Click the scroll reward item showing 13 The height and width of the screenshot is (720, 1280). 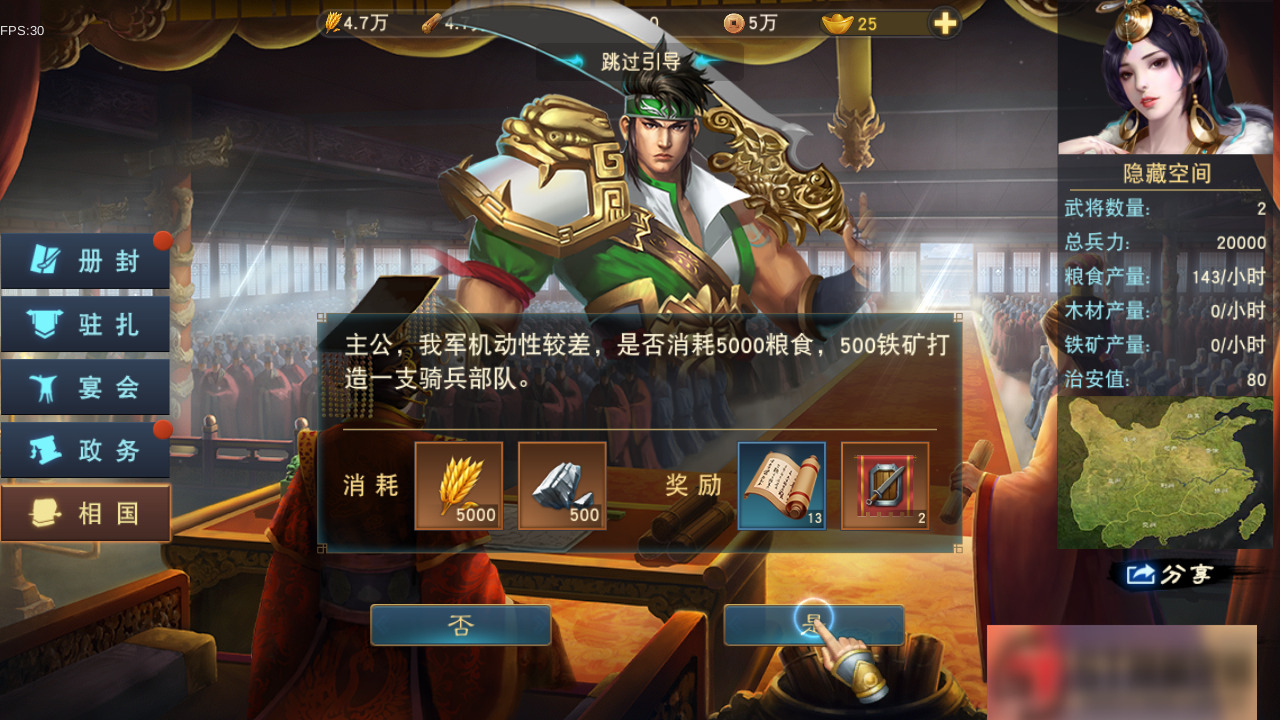click(782, 485)
